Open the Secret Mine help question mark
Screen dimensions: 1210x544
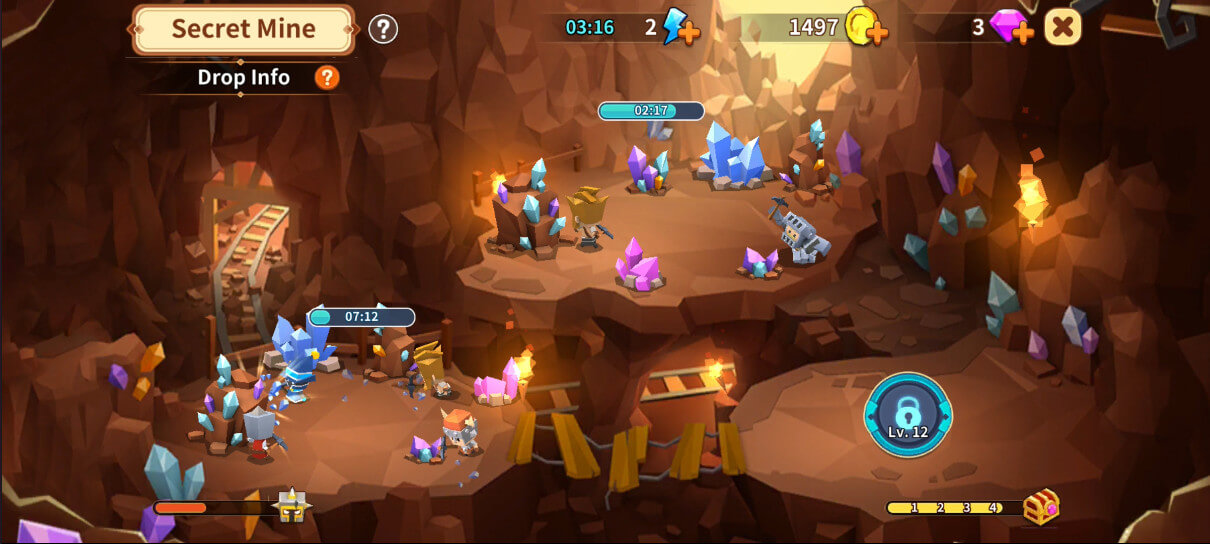click(x=383, y=29)
